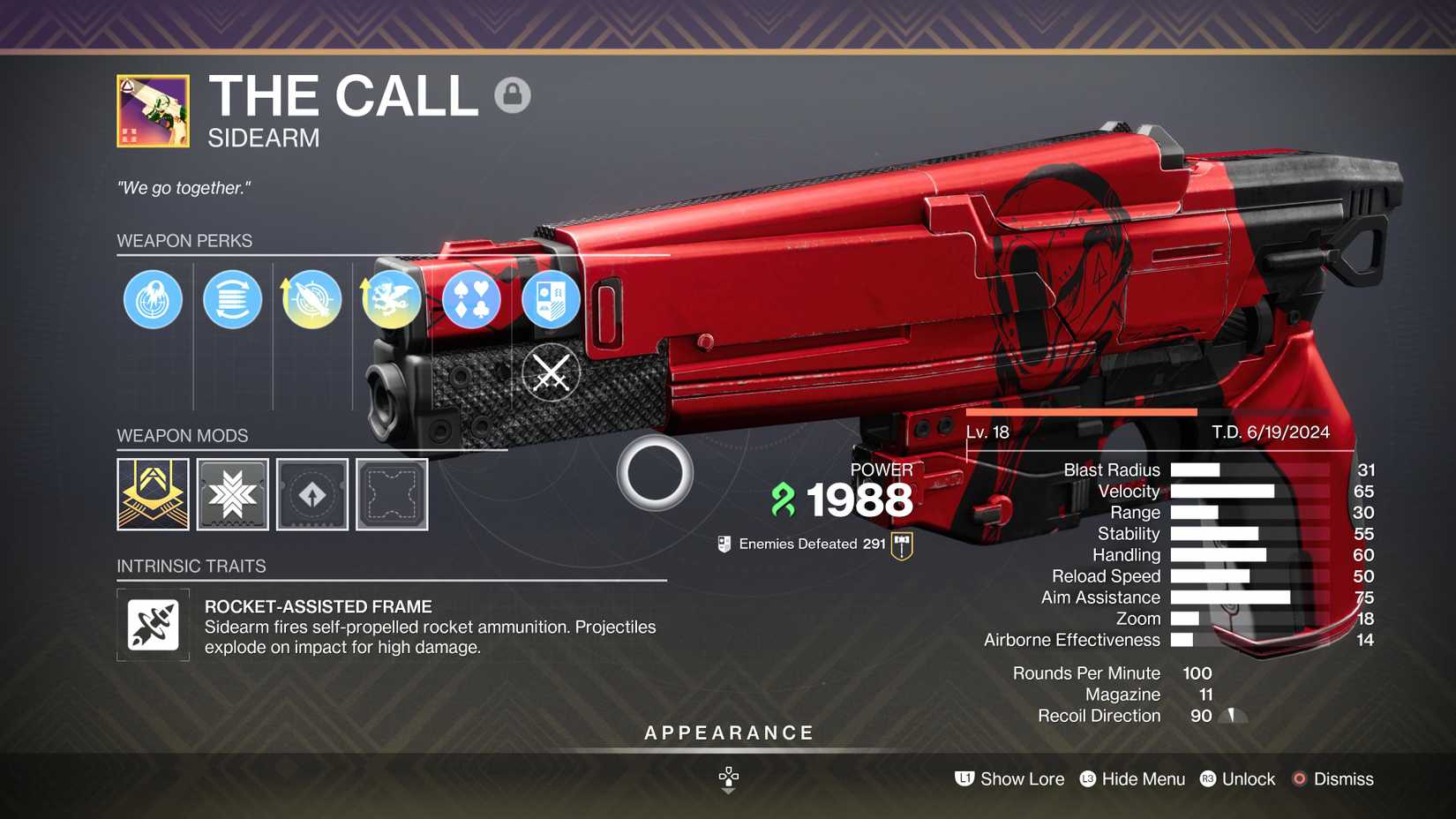1456x819 pixels.
Task: Click the d-pad glyph above the button legend
Action: click(727, 778)
